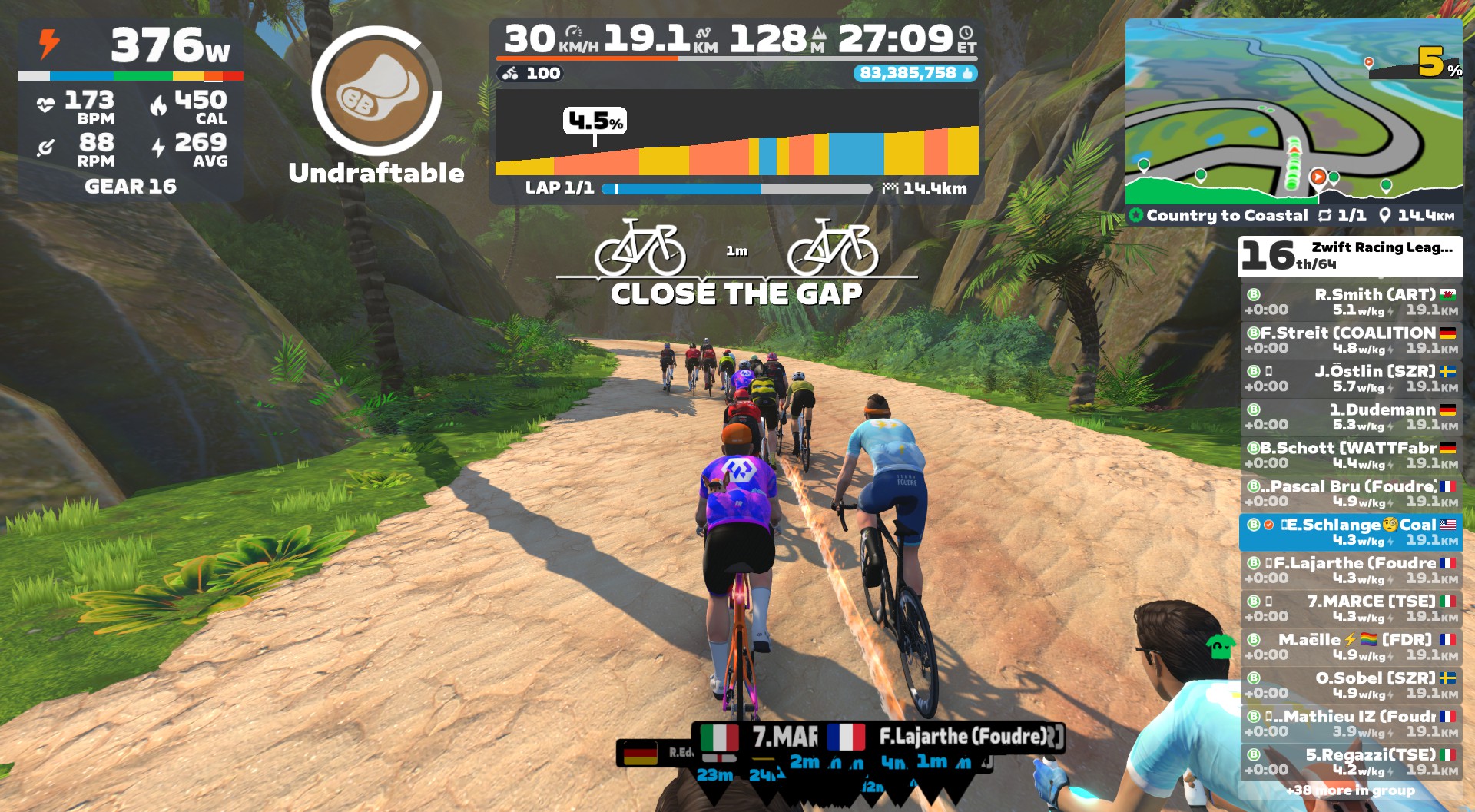
Task: Pick O.Sobel (SZR) in the rider list
Action: [x=1351, y=686]
